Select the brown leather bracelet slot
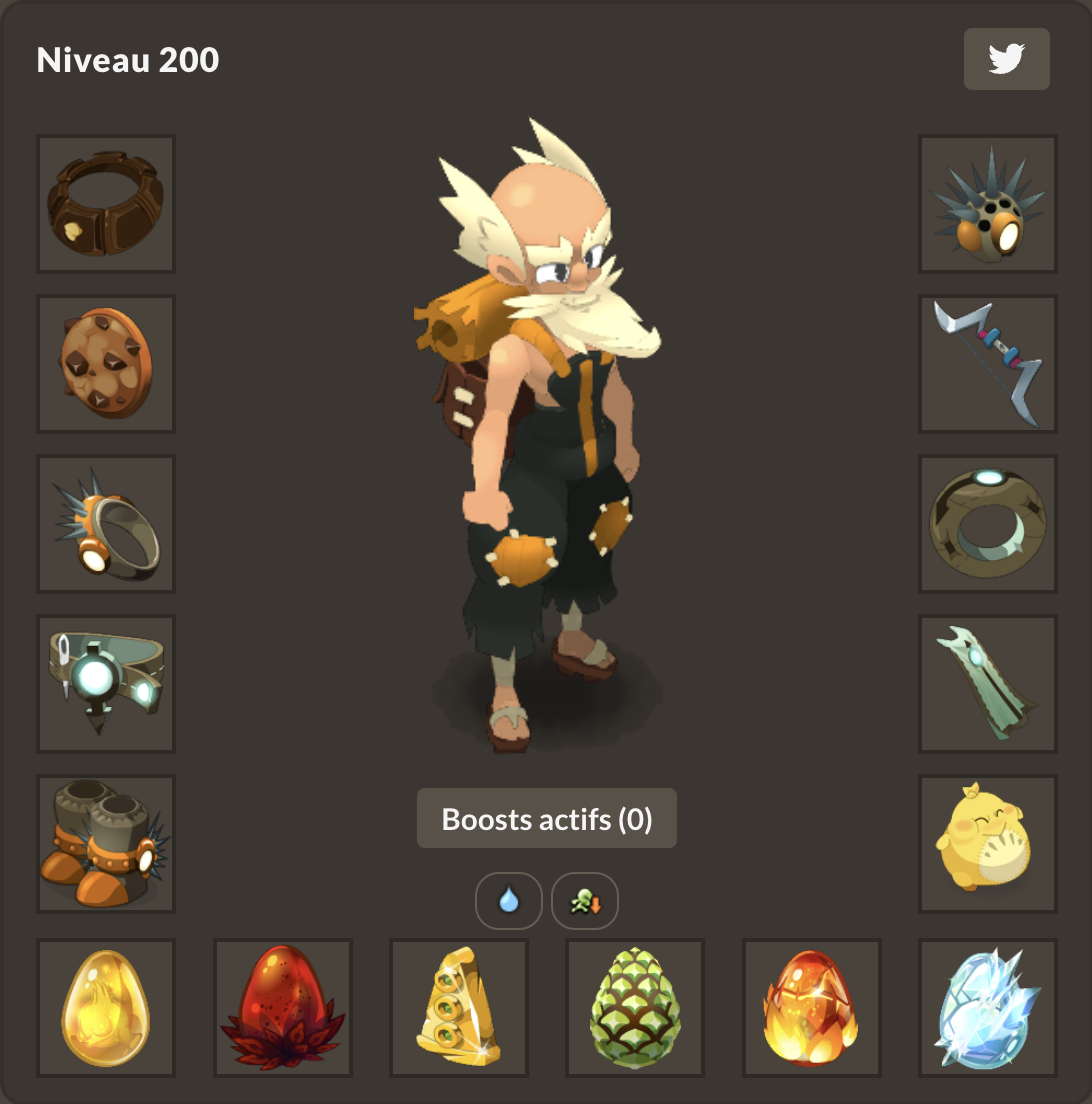Viewport: 1092px width, 1104px height. point(106,204)
